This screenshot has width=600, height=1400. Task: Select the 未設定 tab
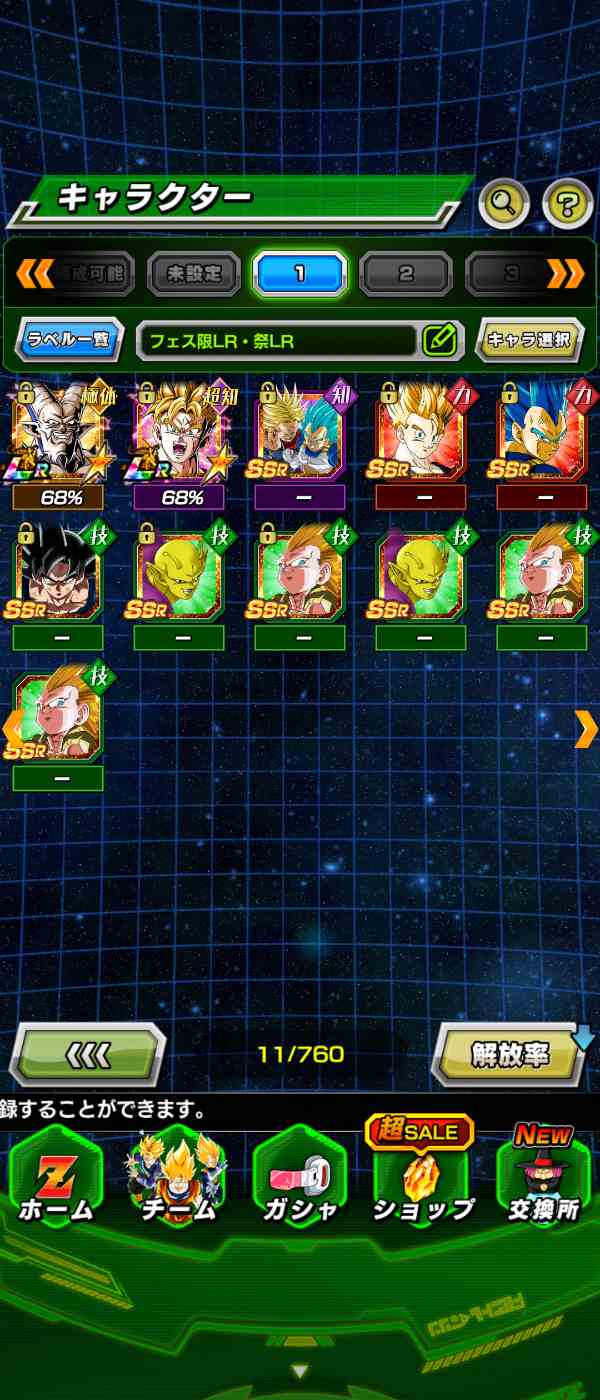click(194, 273)
